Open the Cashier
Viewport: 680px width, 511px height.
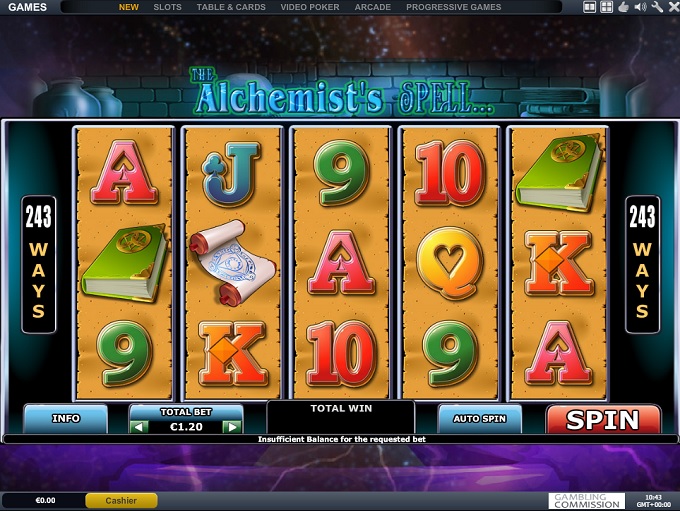121,500
